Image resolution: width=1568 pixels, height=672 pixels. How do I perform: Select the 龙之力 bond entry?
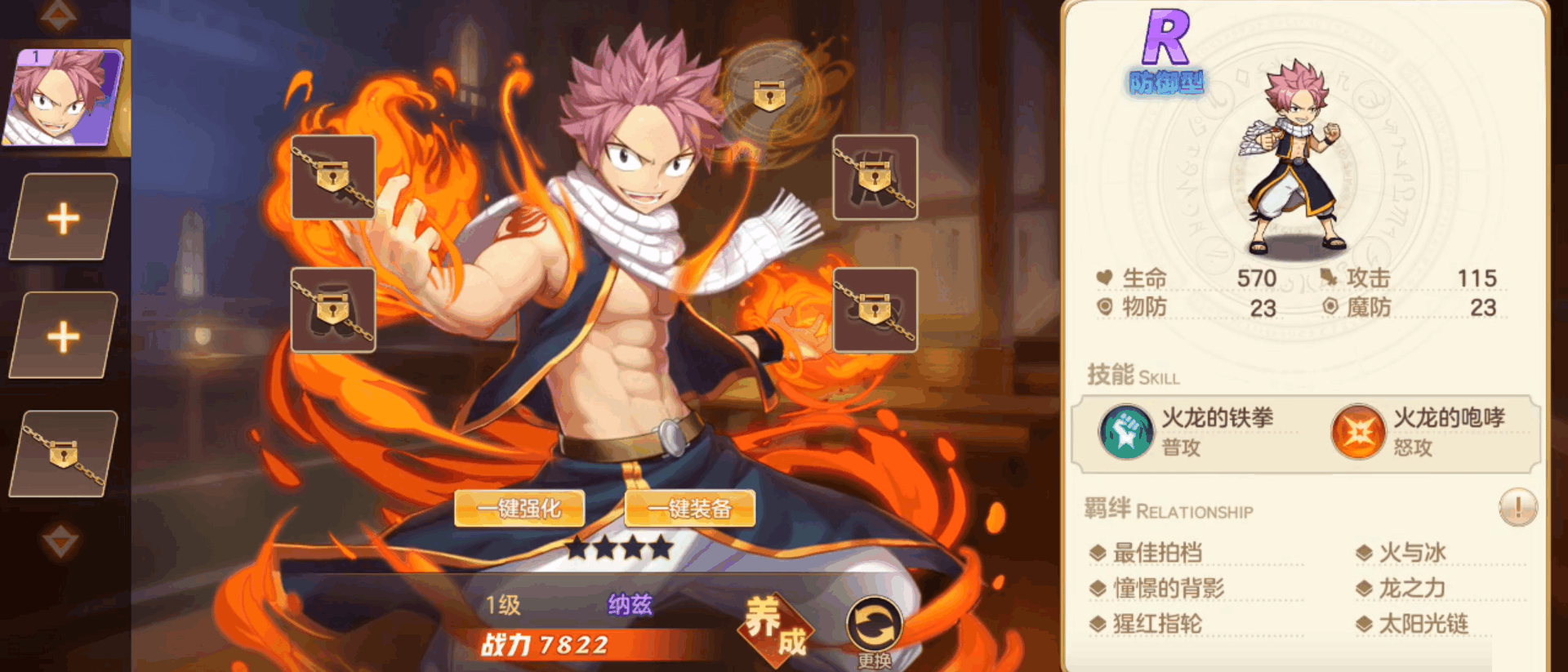(x=1412, y=589)
